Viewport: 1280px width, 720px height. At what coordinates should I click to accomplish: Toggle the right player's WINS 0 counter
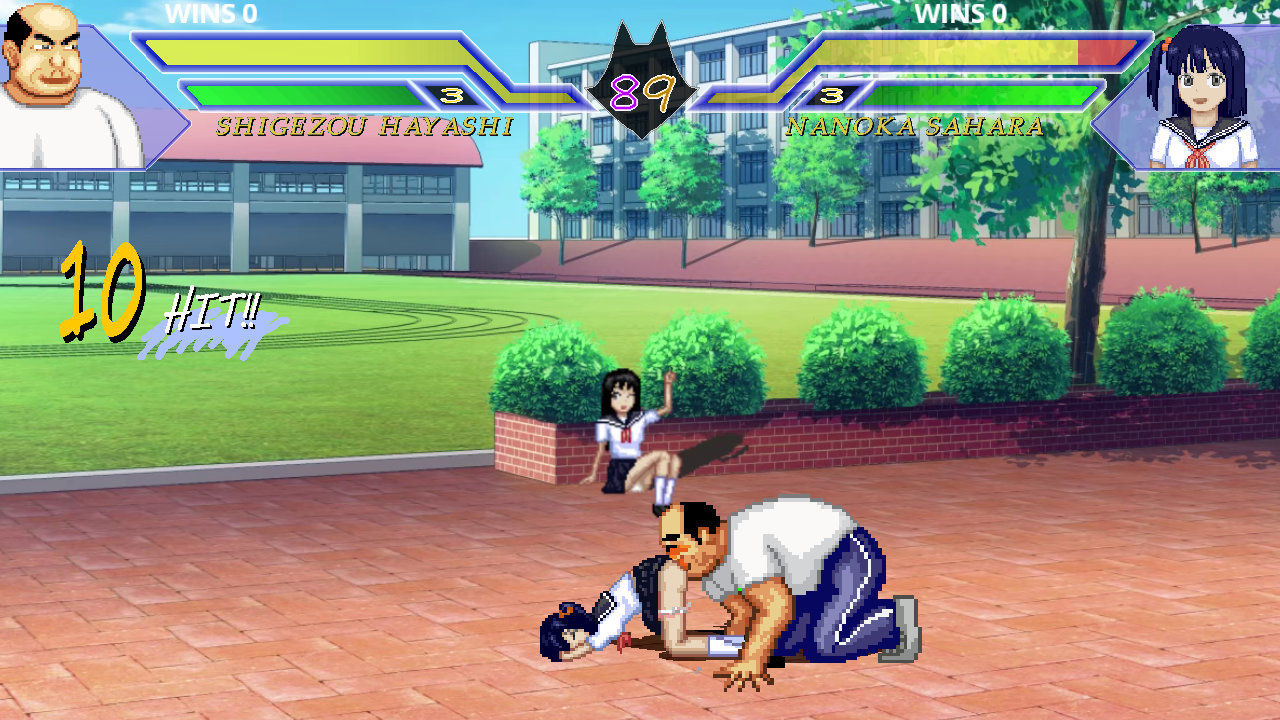tap(962, 14)
